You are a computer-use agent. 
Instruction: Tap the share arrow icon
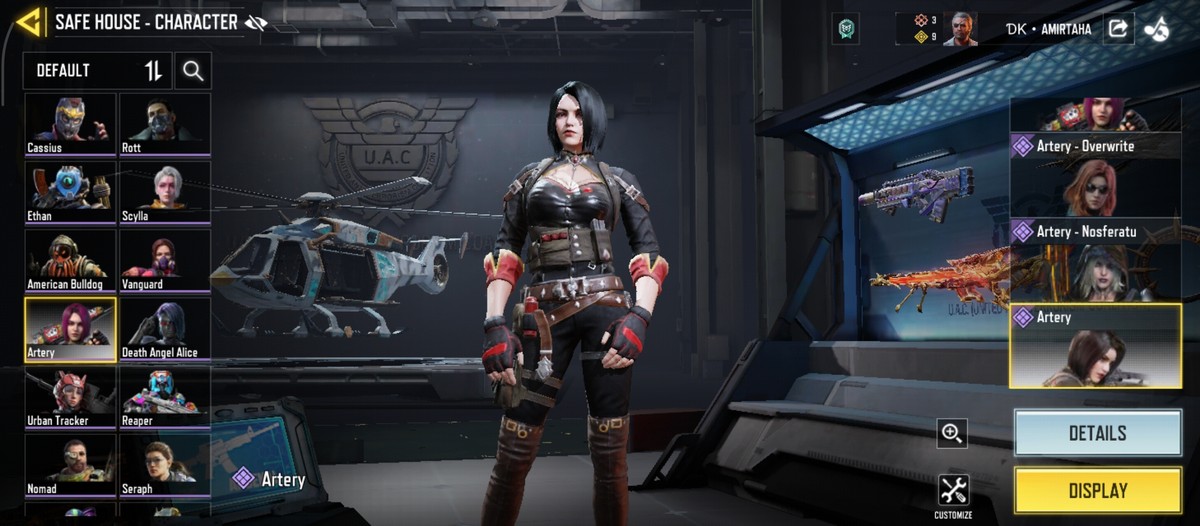(1117, 29)
